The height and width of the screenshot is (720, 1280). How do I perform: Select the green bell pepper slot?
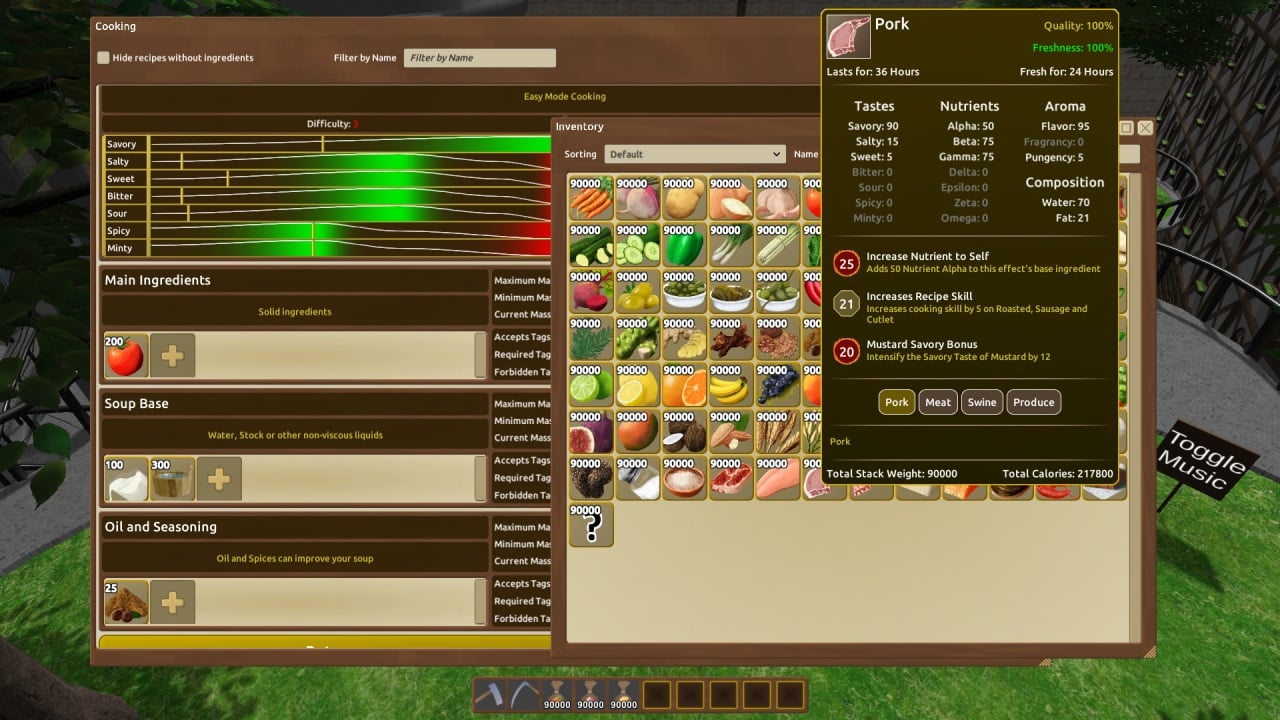tap(685, 245)
